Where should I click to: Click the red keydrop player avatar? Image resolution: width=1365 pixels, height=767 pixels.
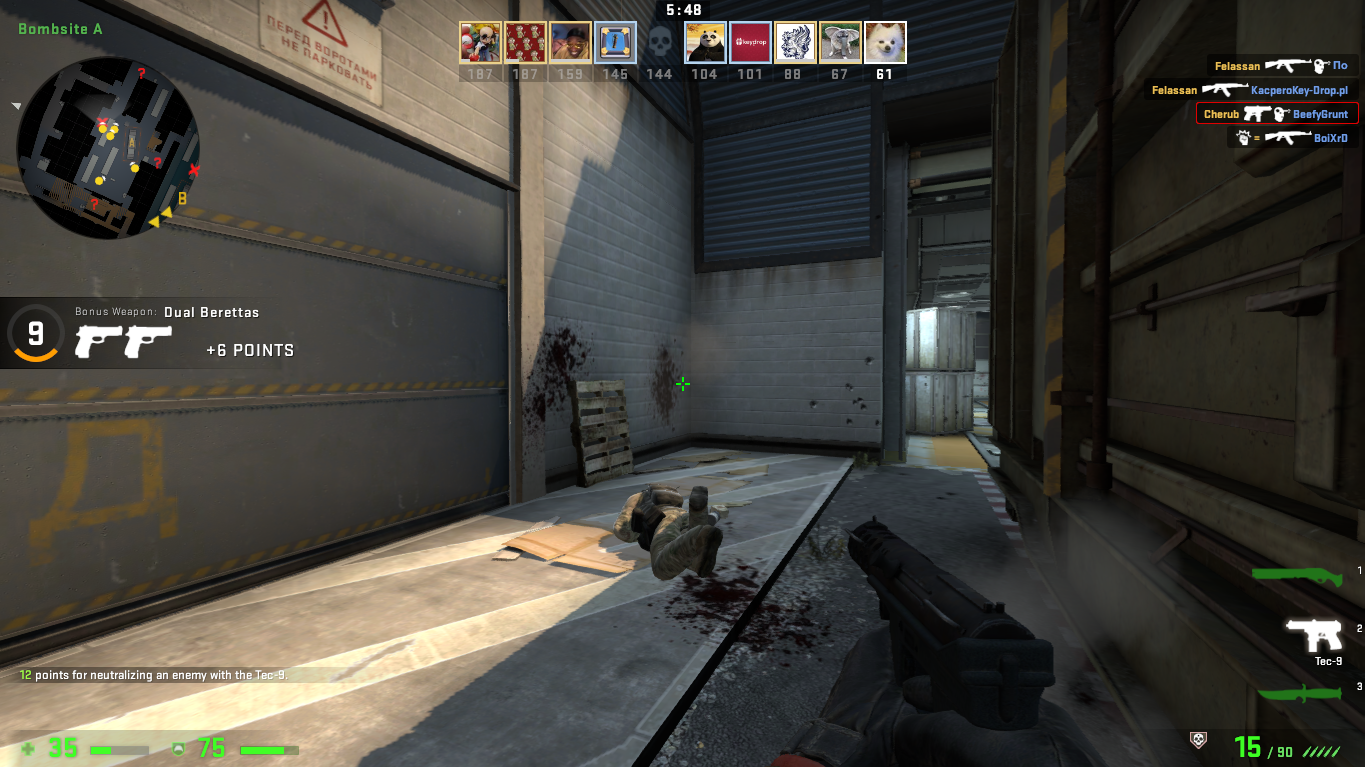pyautogui.click(x=750, y=43)
